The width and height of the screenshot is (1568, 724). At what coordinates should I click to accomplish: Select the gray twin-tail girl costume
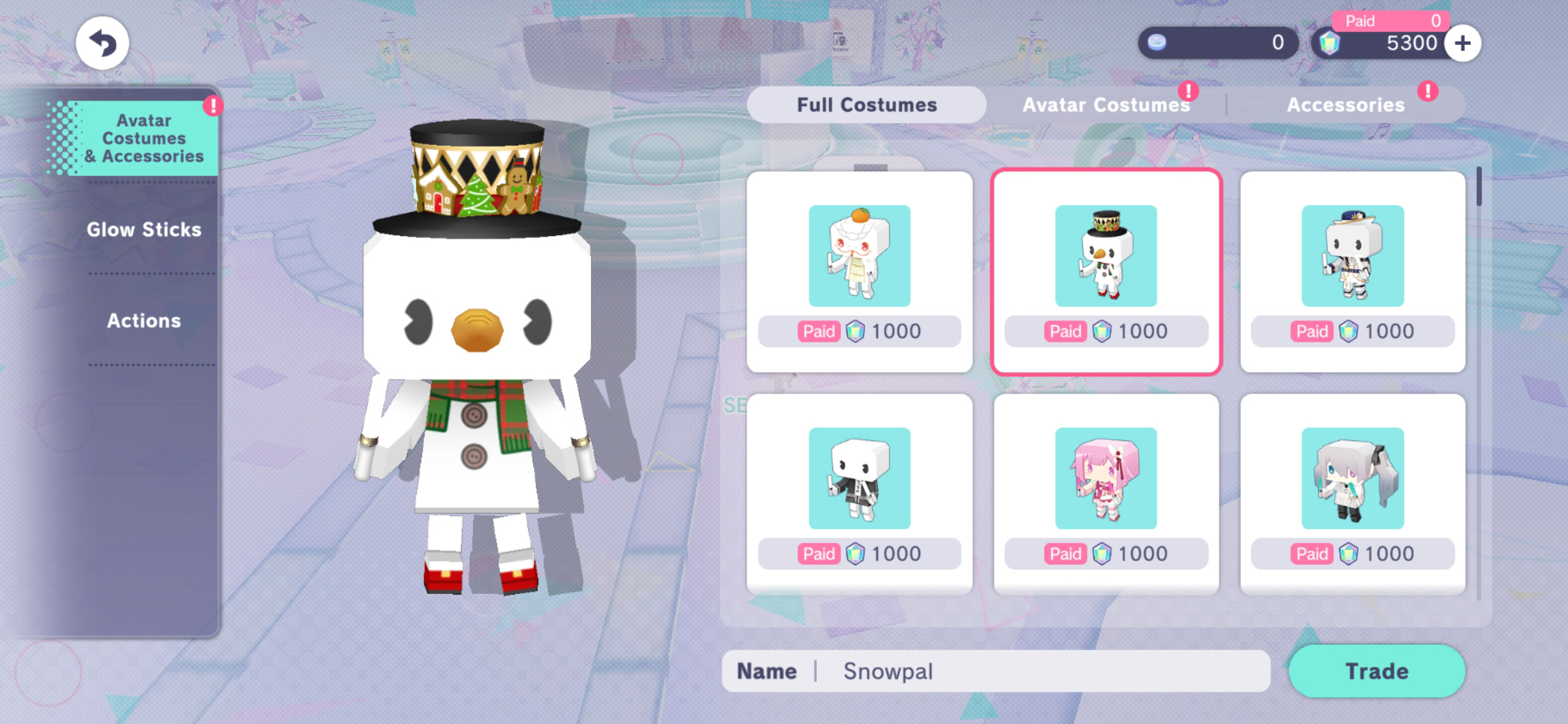click(x=1352, y=493)
